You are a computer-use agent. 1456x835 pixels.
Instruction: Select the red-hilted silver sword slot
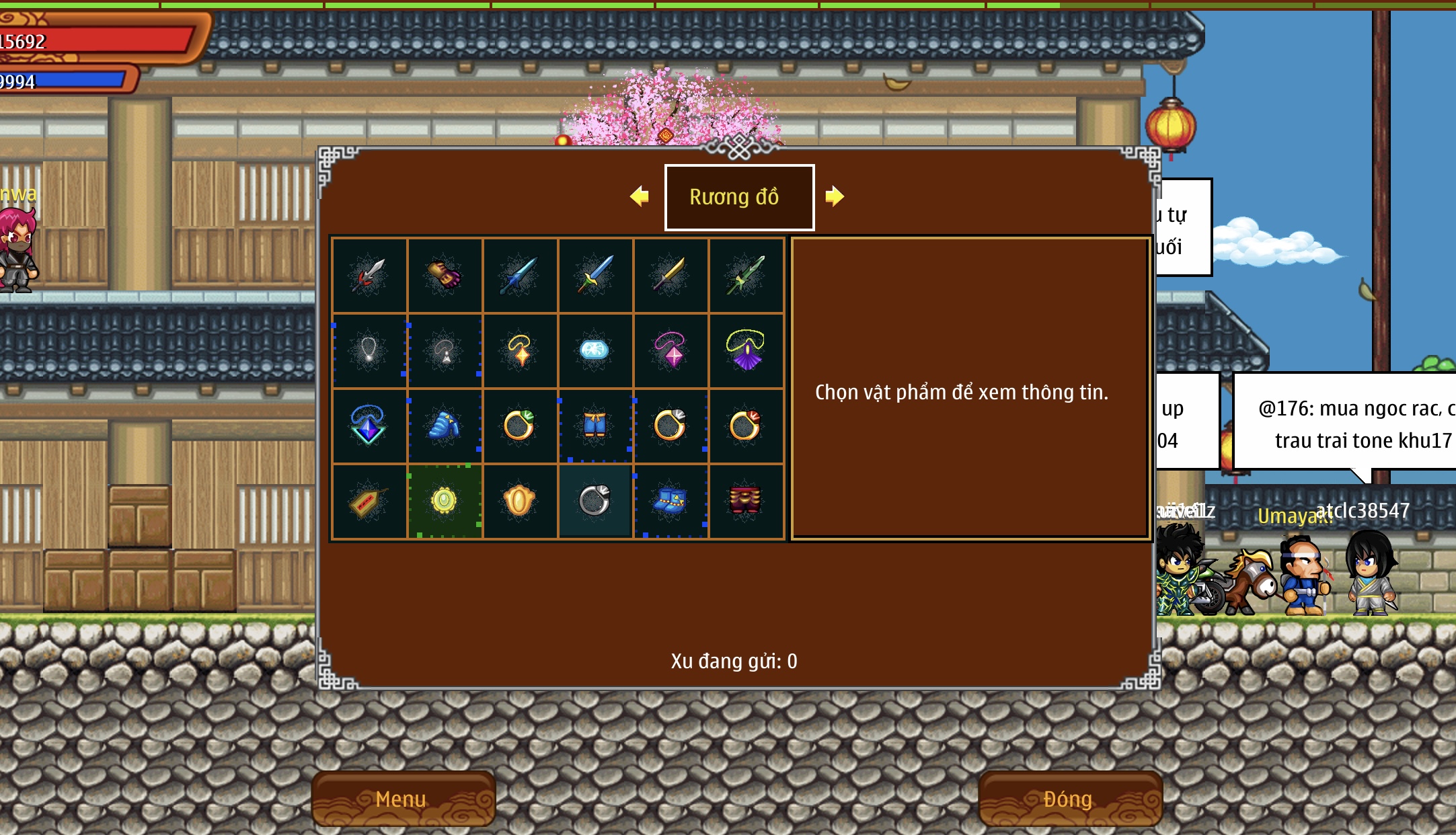(x=369, y=275)
